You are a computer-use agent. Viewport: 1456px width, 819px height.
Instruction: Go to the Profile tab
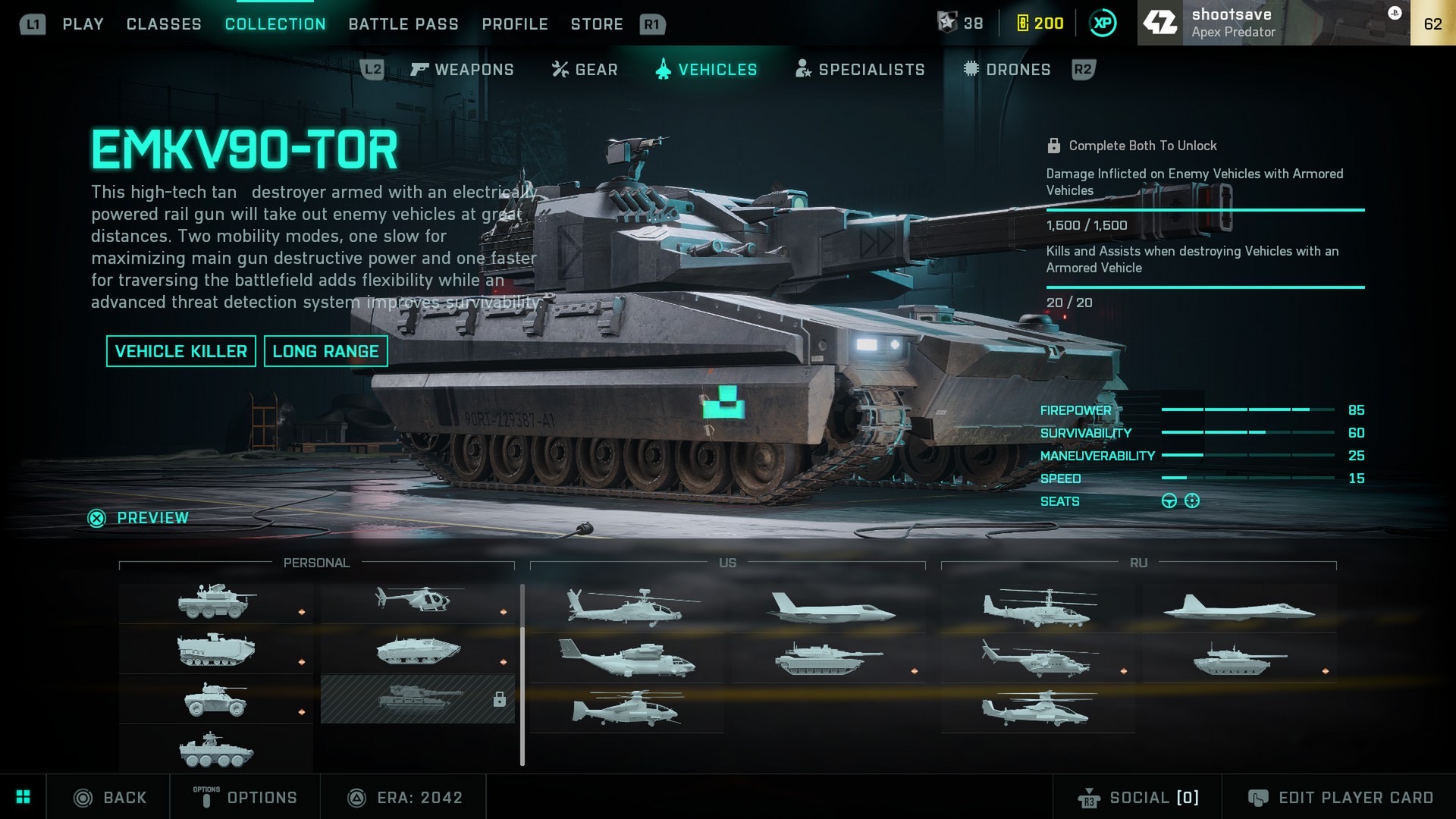click(x=515, y=24)
